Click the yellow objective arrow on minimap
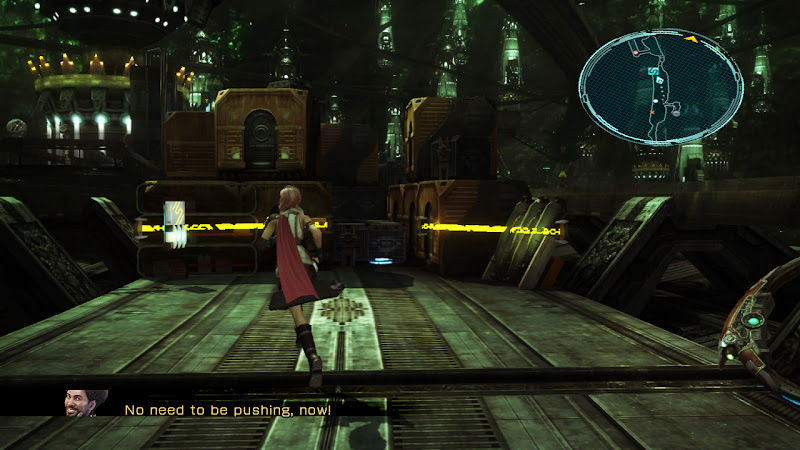This screenshot has height=450, width=800. pos(691,39)
